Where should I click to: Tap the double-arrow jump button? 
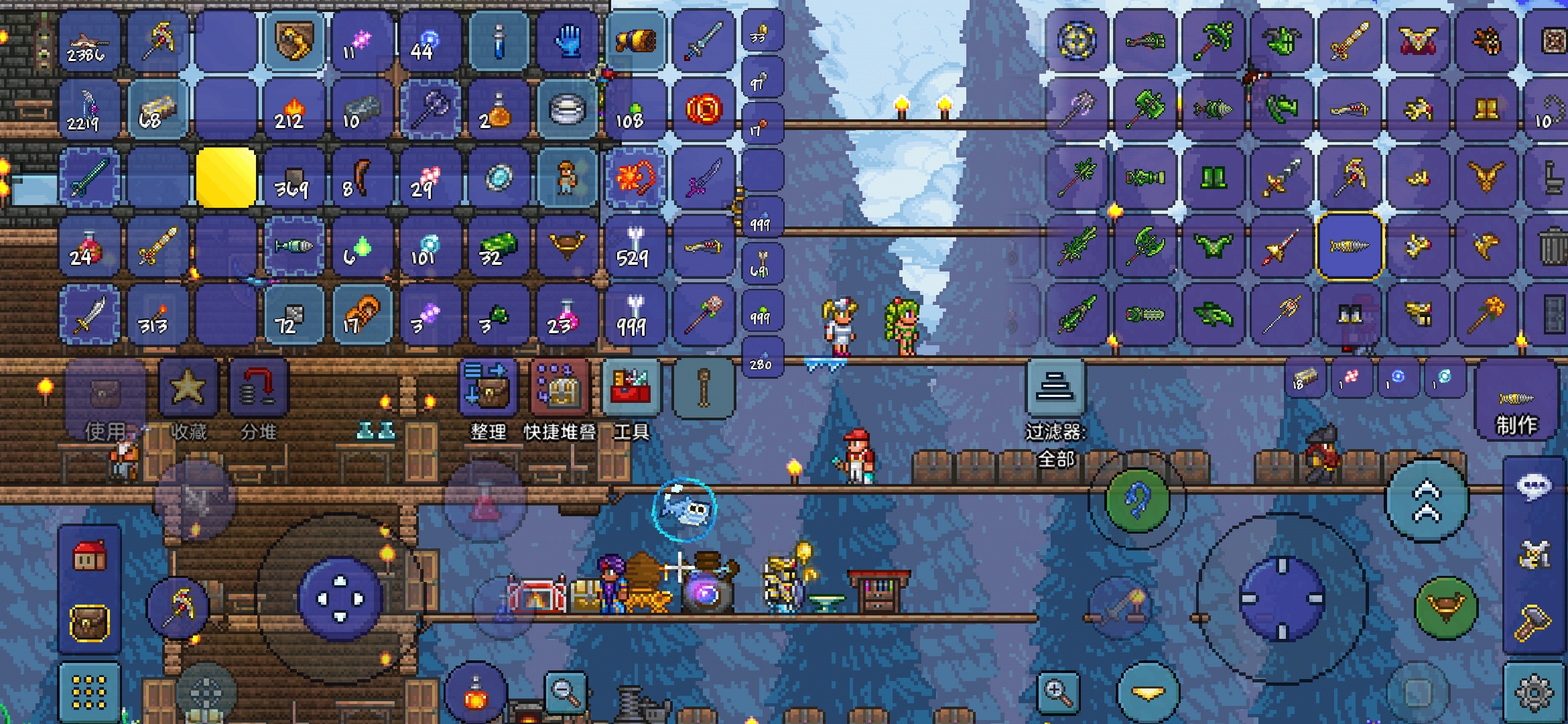pos(1427,501)
